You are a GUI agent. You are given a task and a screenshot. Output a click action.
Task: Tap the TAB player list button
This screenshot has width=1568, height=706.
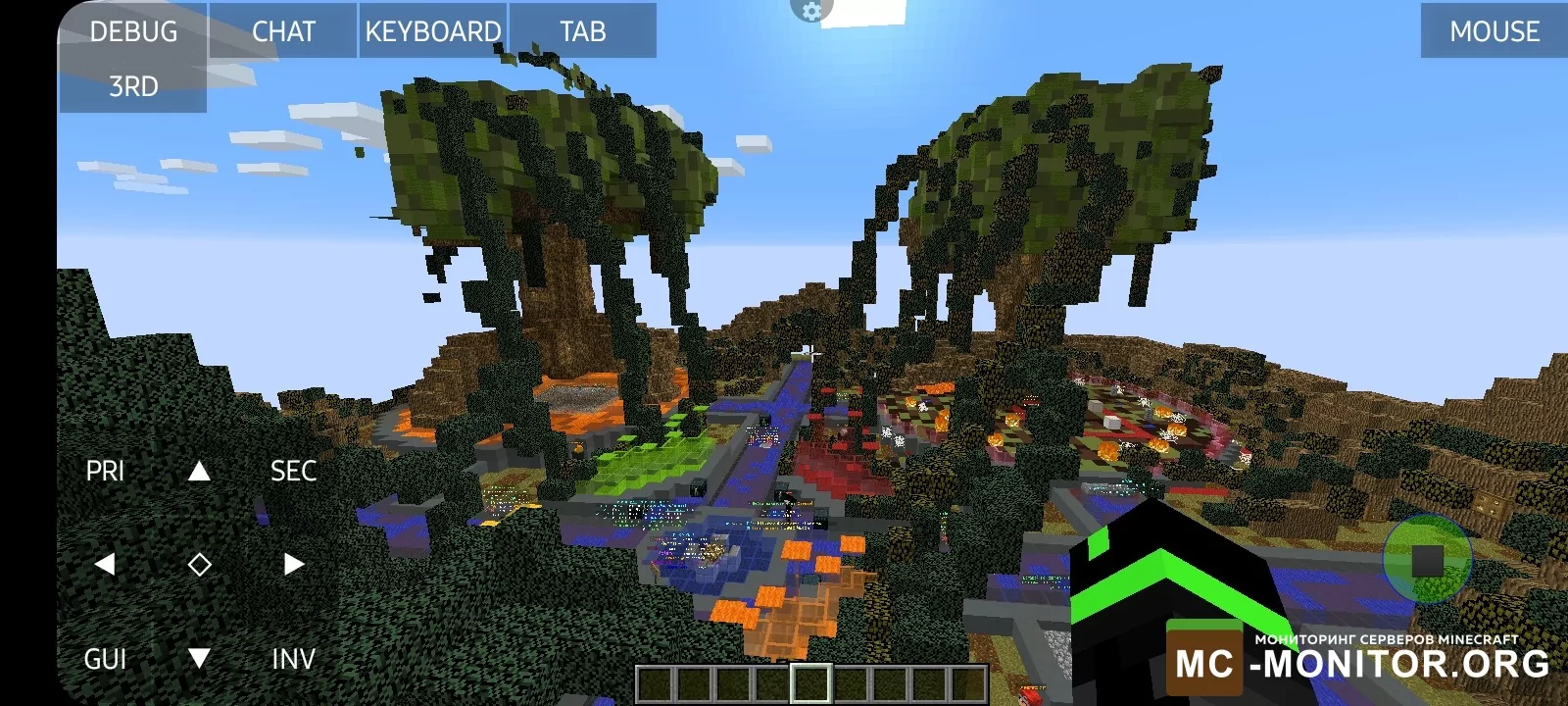(x=583, y=31)
